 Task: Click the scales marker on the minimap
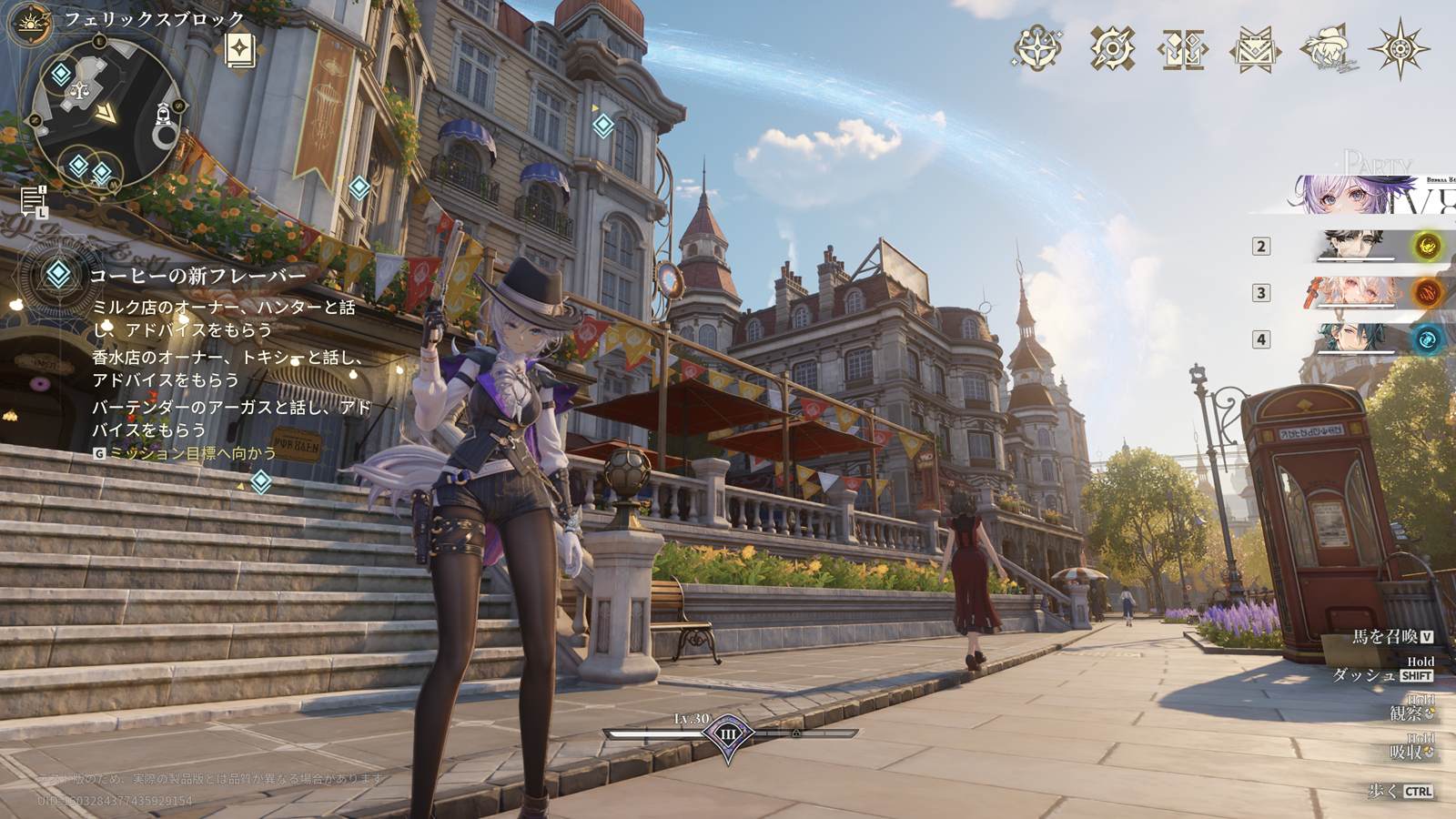pos(78,89)
